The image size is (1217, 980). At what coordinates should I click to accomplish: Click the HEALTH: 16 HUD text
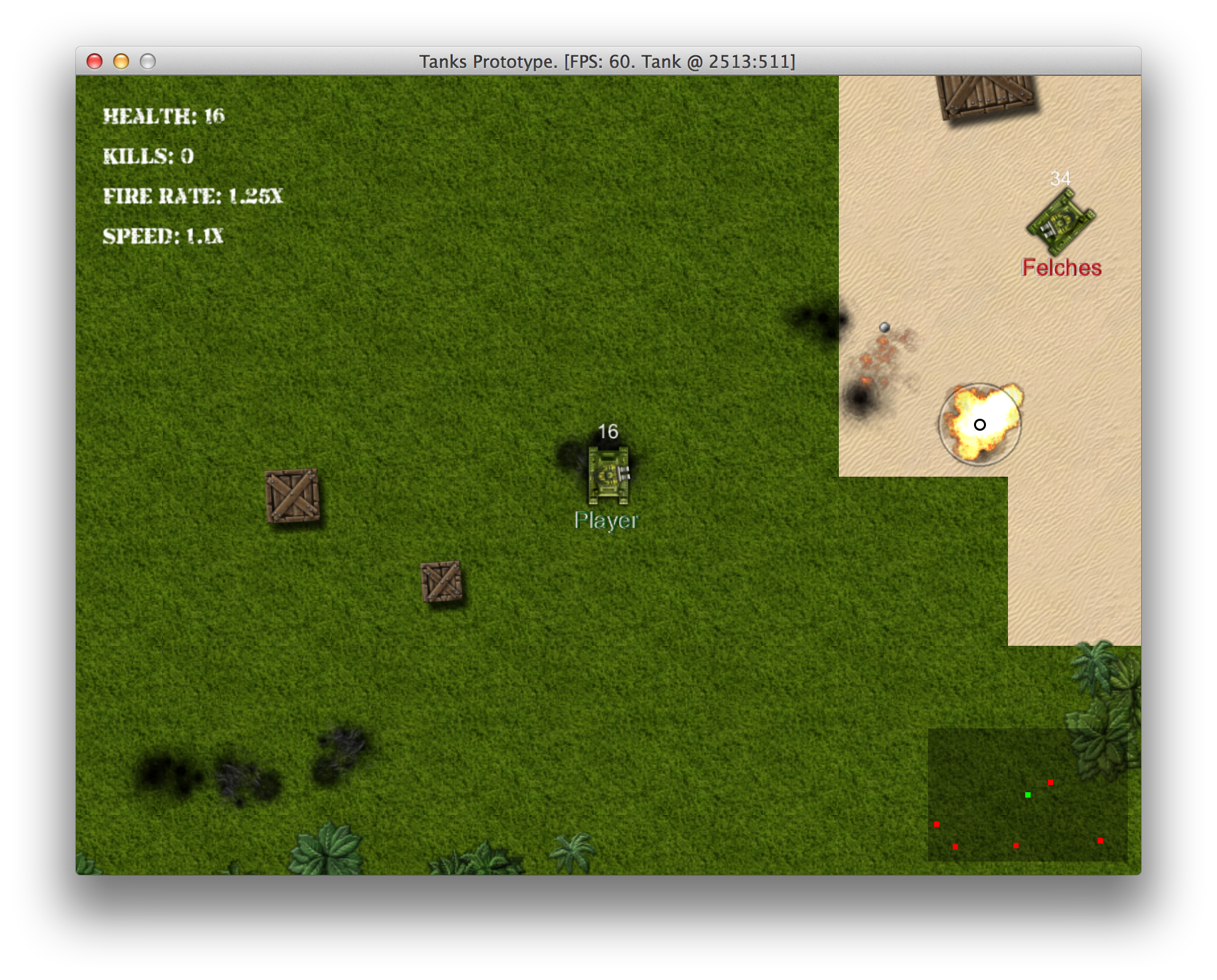(x=163, y=116)
